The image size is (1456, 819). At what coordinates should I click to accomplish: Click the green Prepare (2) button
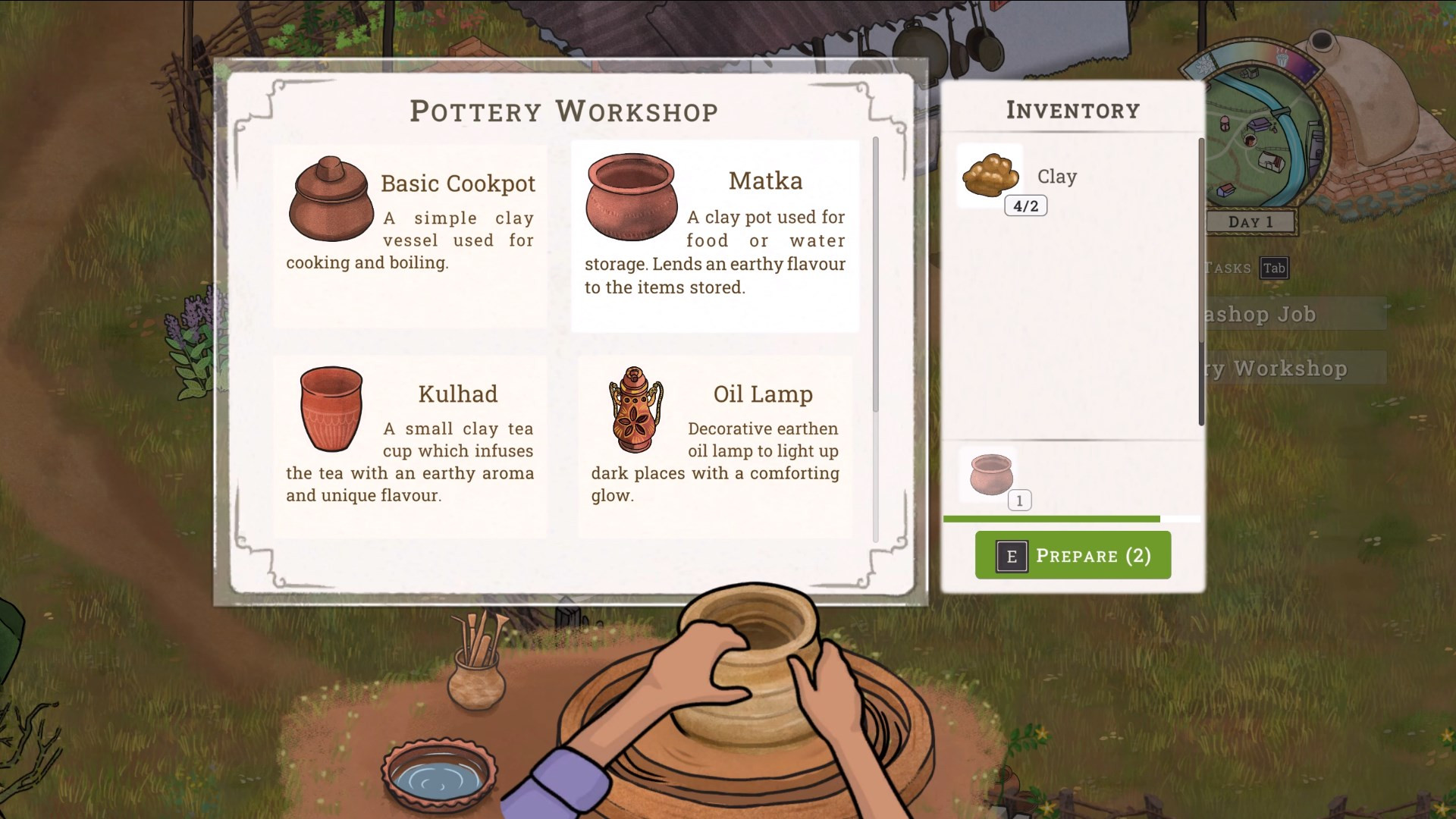pos(1072,555)
